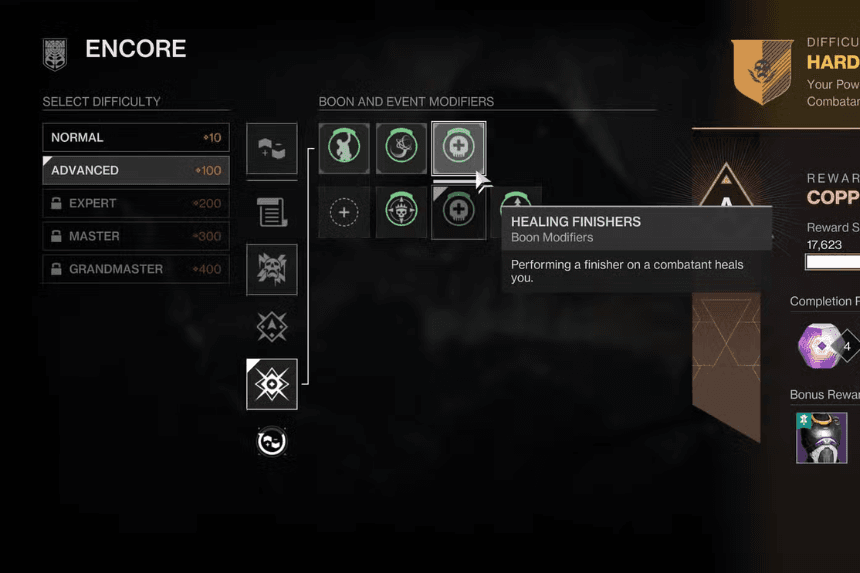Inspect the purple engram completion reward
The height and width of the screenshot is (573, 860).
[x=820, y=347]
